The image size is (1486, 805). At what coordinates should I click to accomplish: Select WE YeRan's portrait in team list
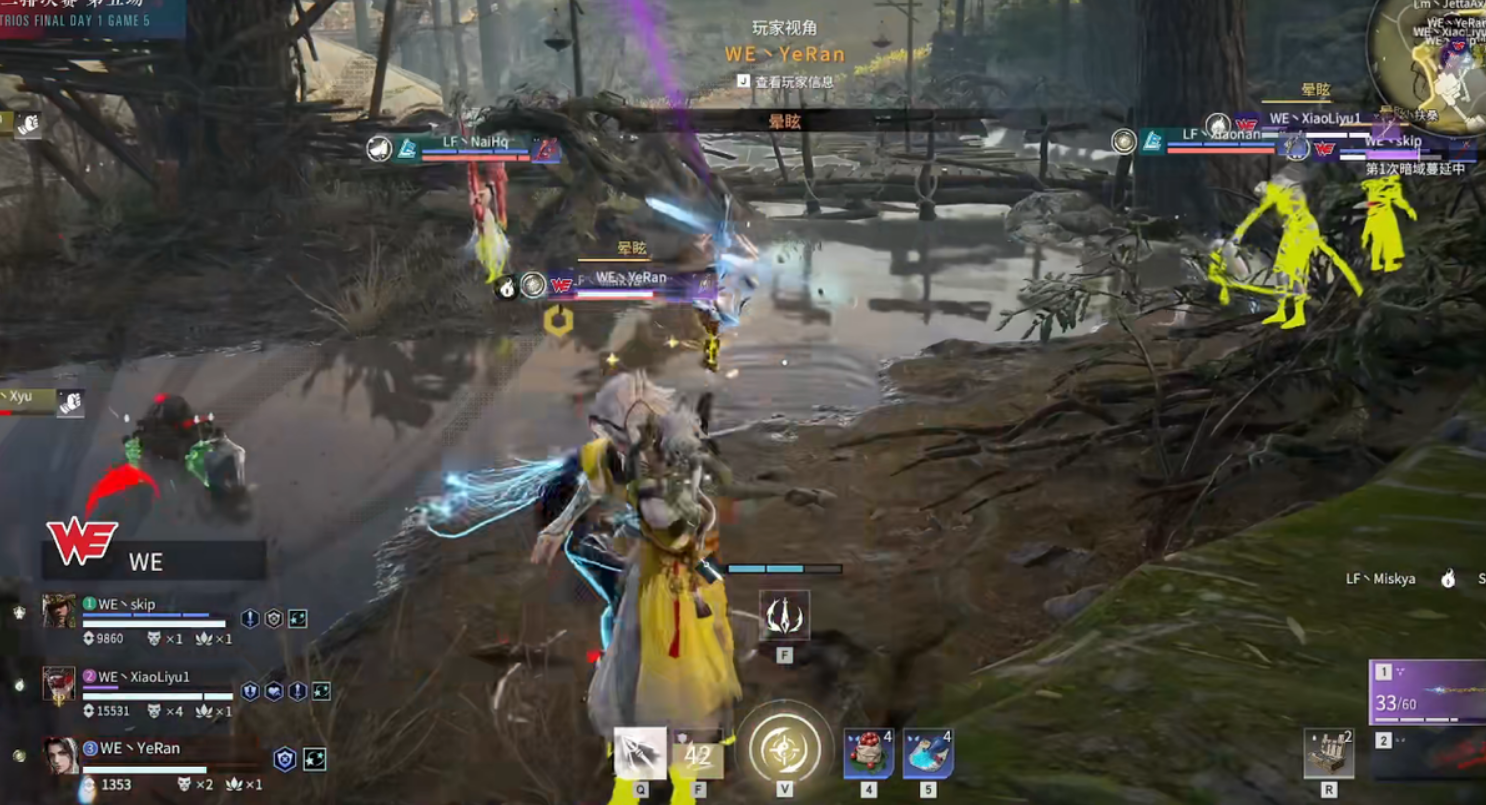[60, 756]
